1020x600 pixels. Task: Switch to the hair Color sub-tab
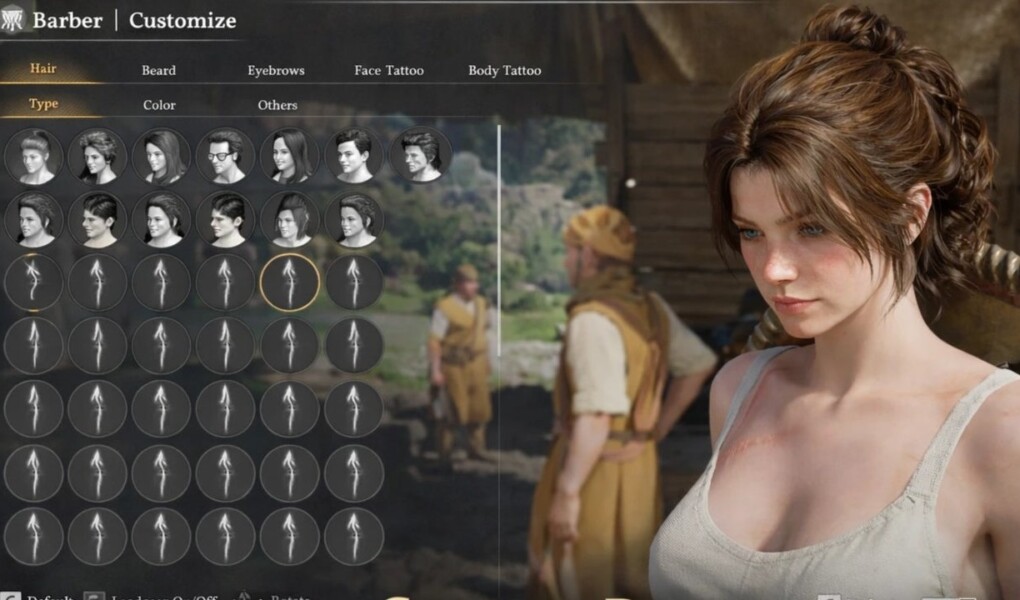coord(159,105)
